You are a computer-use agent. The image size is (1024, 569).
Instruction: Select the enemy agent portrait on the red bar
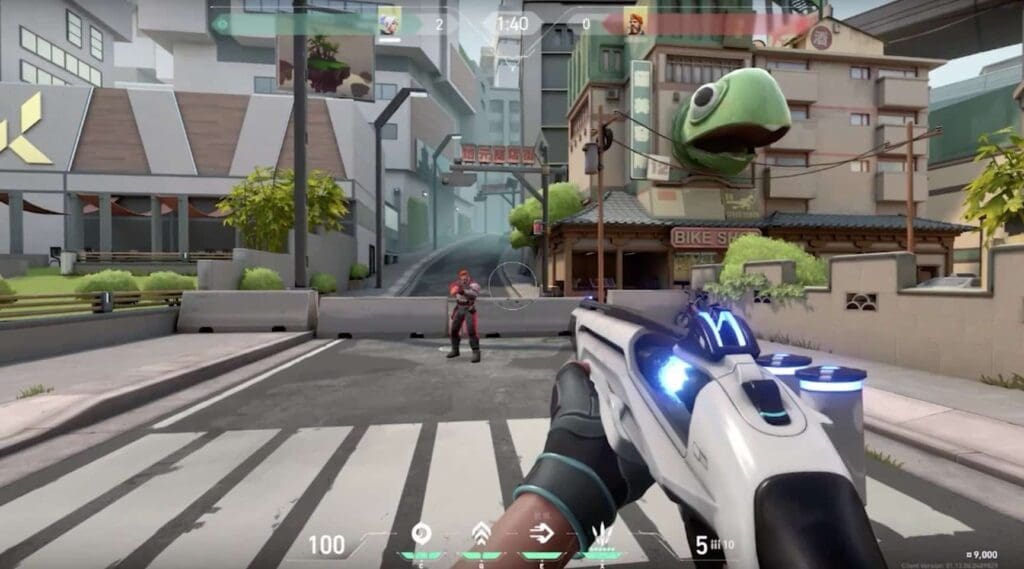click(635, 21)
